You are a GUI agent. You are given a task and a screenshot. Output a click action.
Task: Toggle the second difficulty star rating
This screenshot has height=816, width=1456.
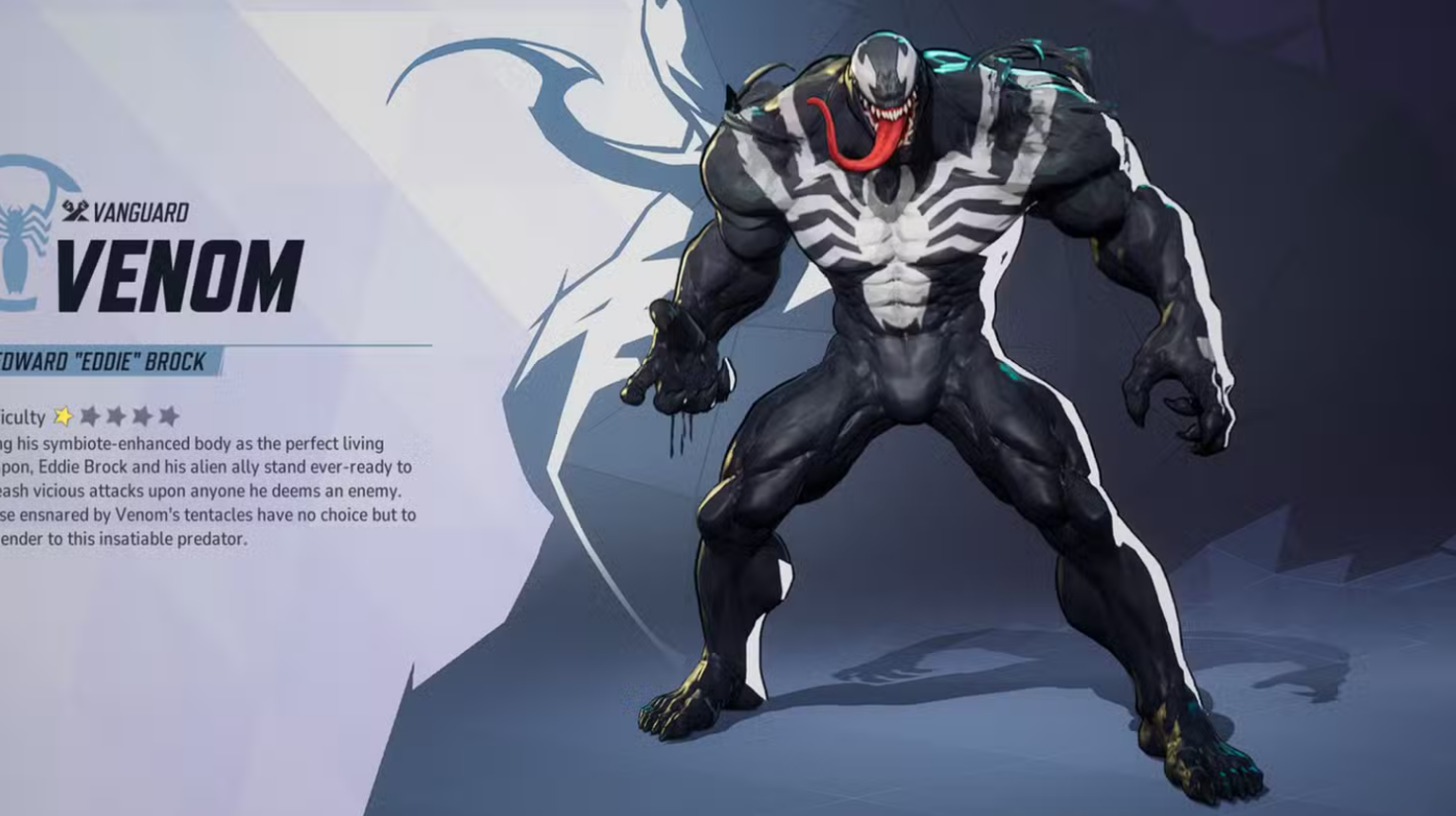click(x=90, y=414)
